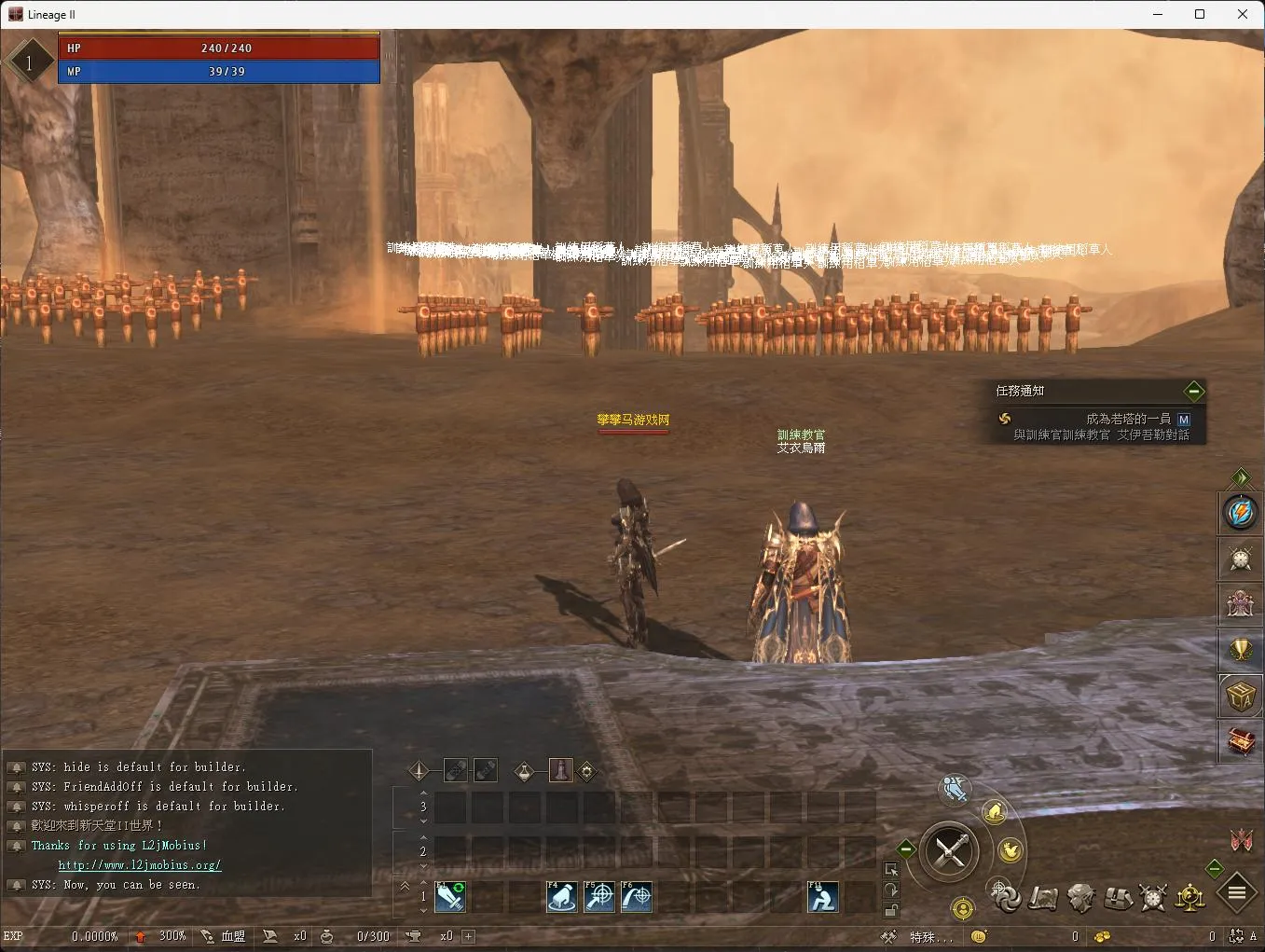Open the gold trophy side menu
Viewport: 1265px width, 952px height.
click(x=1241, y=649)
